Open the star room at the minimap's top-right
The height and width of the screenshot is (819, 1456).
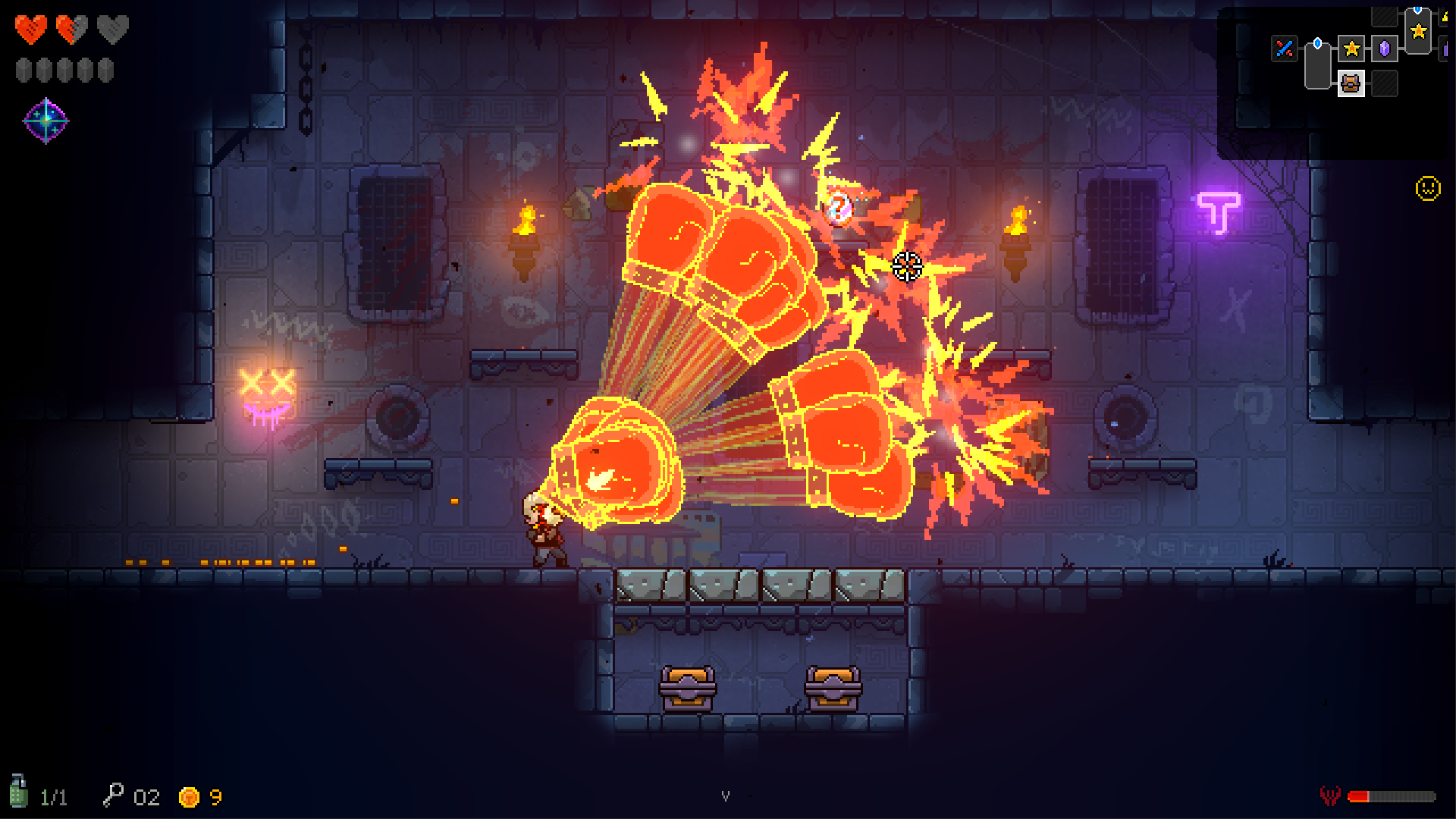click(1417, 32)
